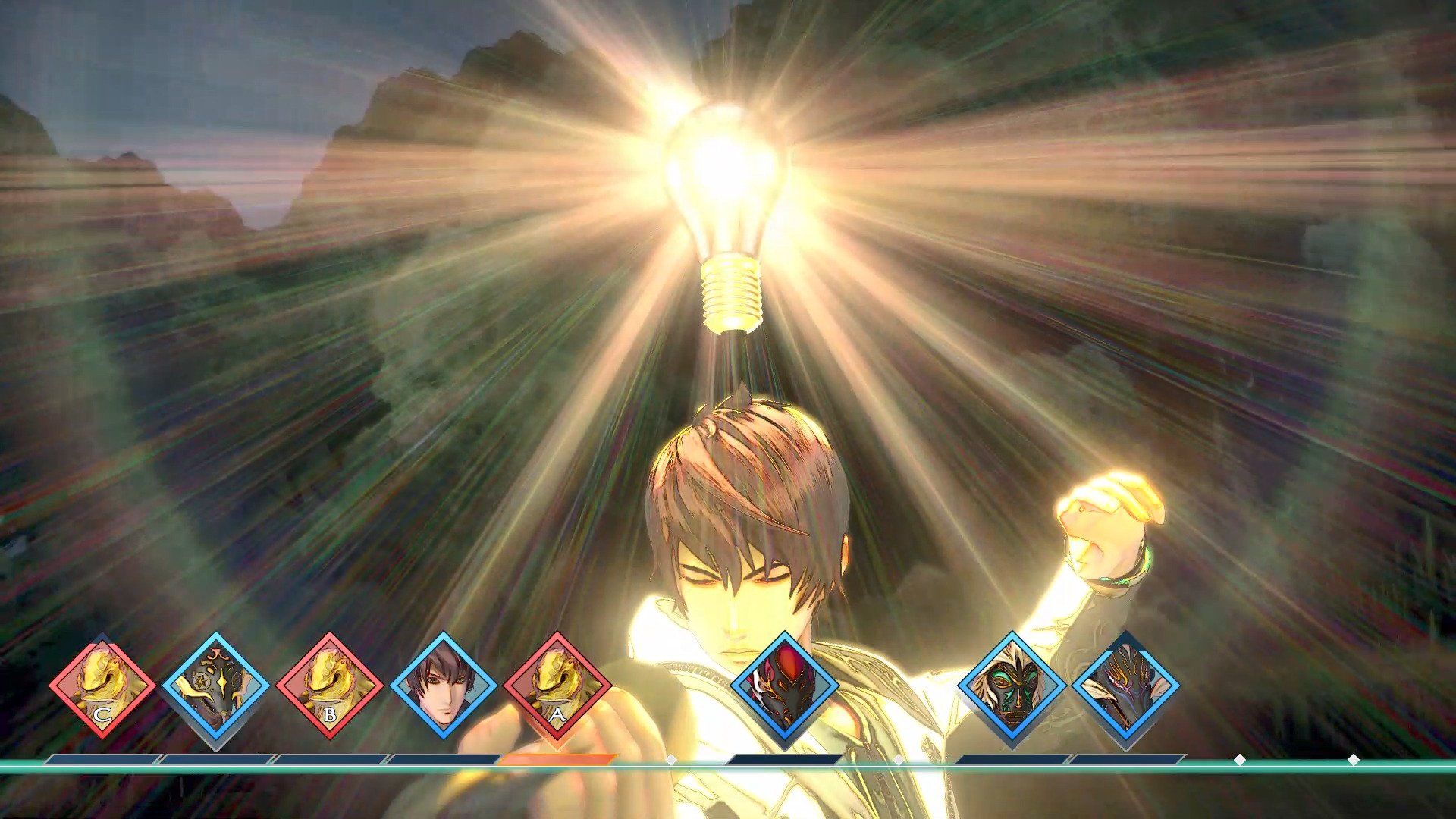Screen dimensions: 1456x819
Task: Select the star-masked ally portrait
Action: coord(216,686)
